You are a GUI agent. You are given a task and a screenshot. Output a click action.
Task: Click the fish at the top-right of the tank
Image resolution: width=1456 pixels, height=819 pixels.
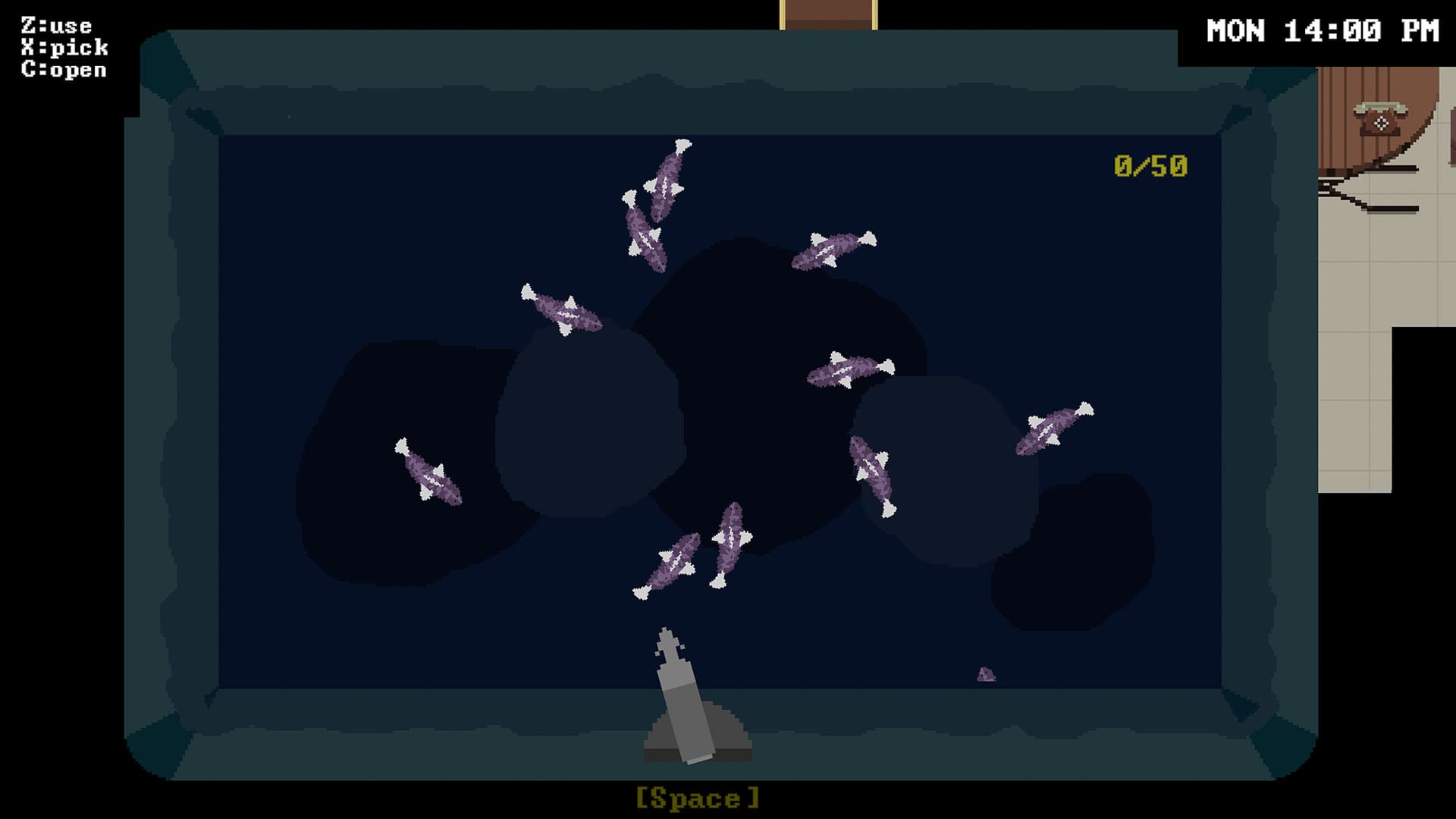pos(834,250)
